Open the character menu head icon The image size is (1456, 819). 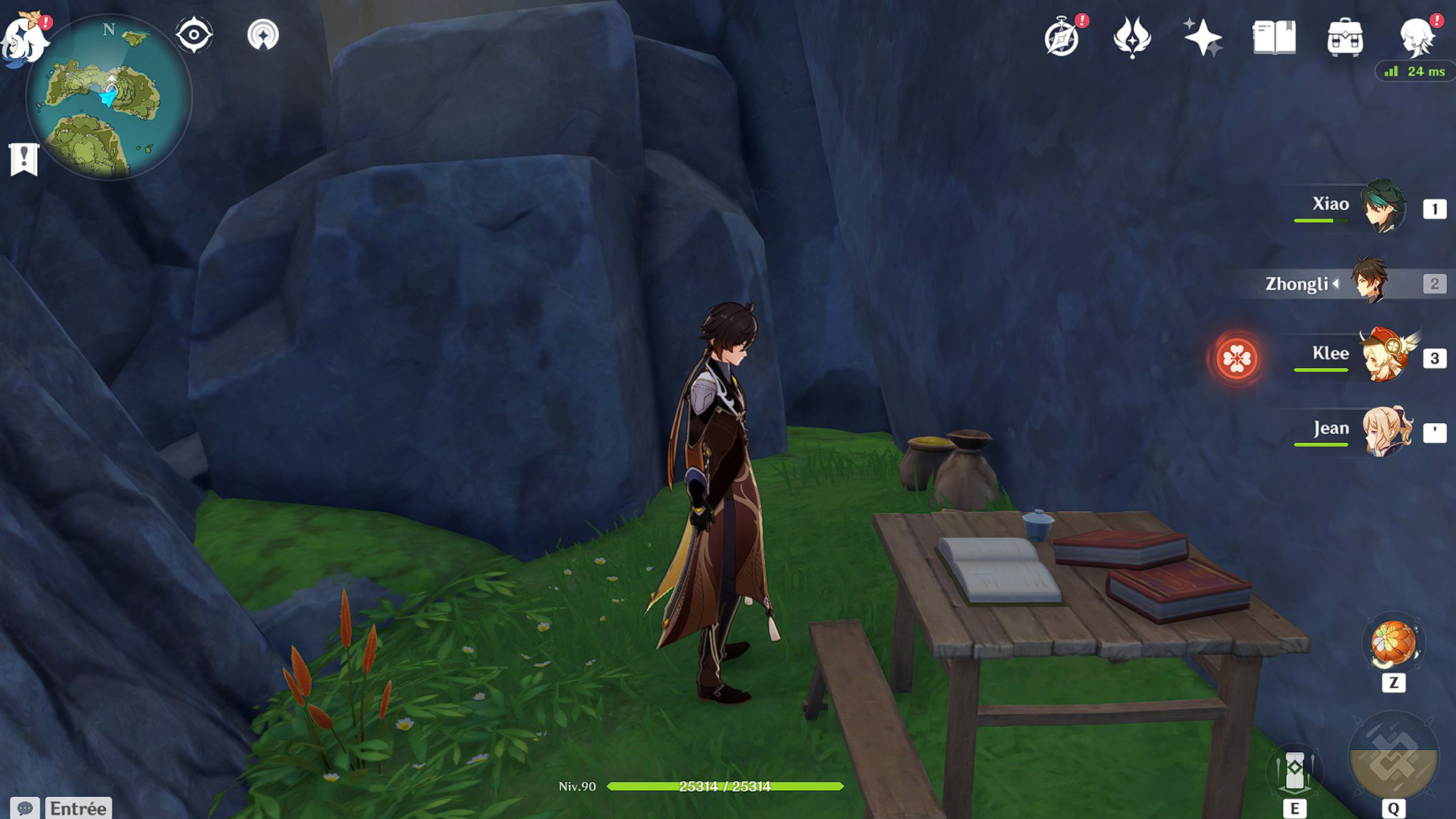[1416, 36]
